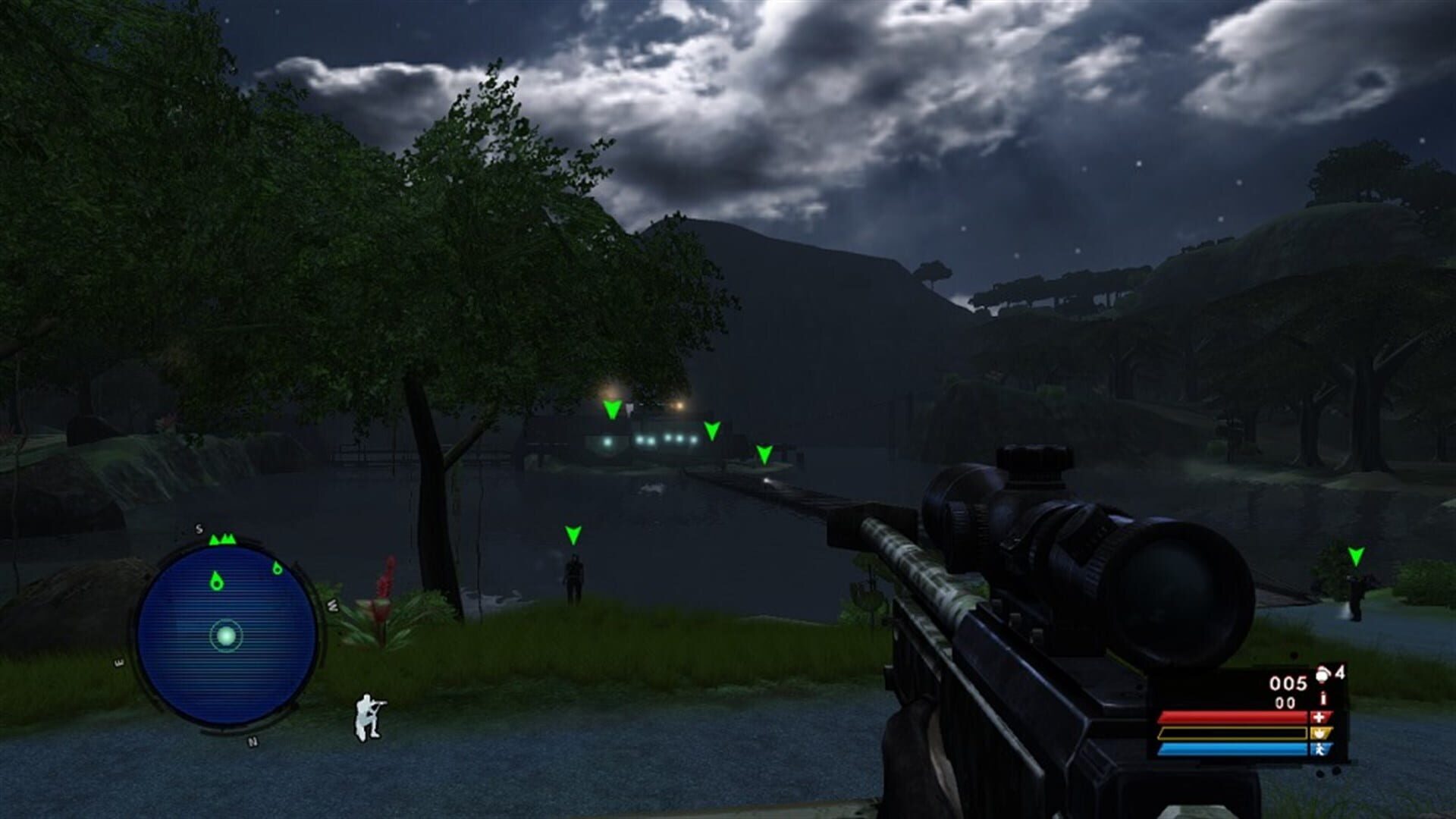Select the health cross icon beside red bar

pos(1319,718)
